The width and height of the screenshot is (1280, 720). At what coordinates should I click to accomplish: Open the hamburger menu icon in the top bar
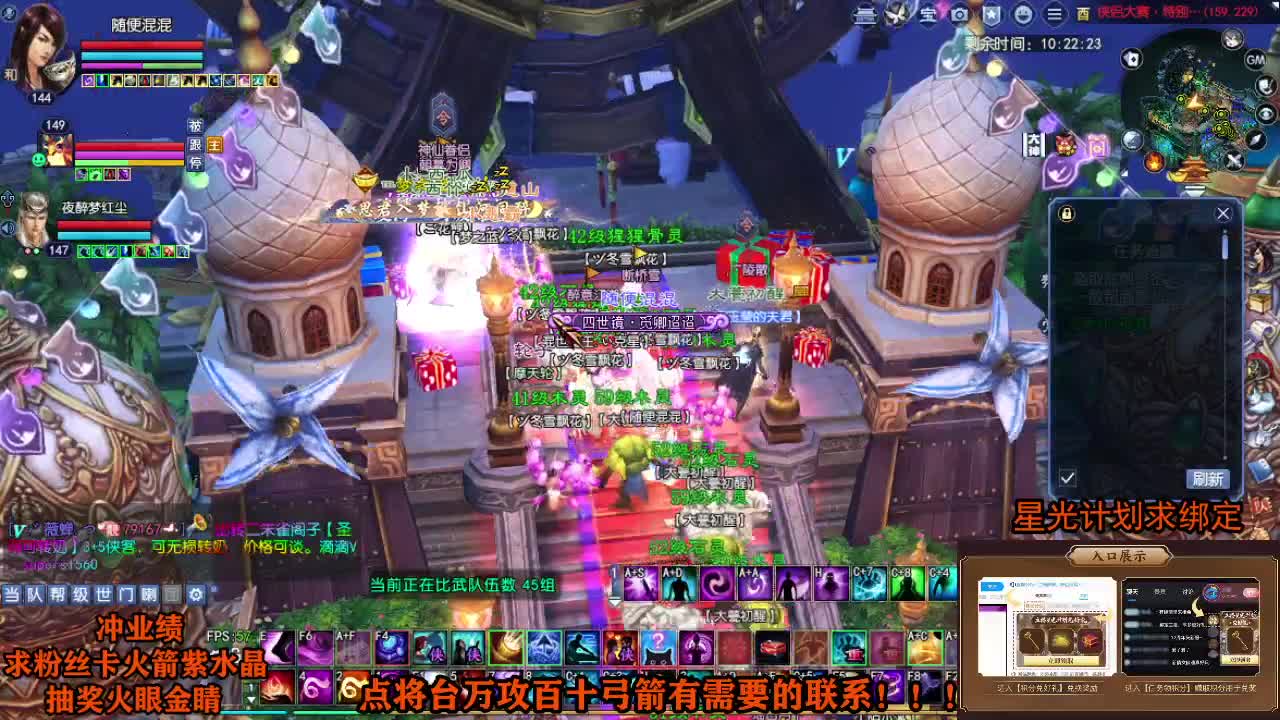1054,15
